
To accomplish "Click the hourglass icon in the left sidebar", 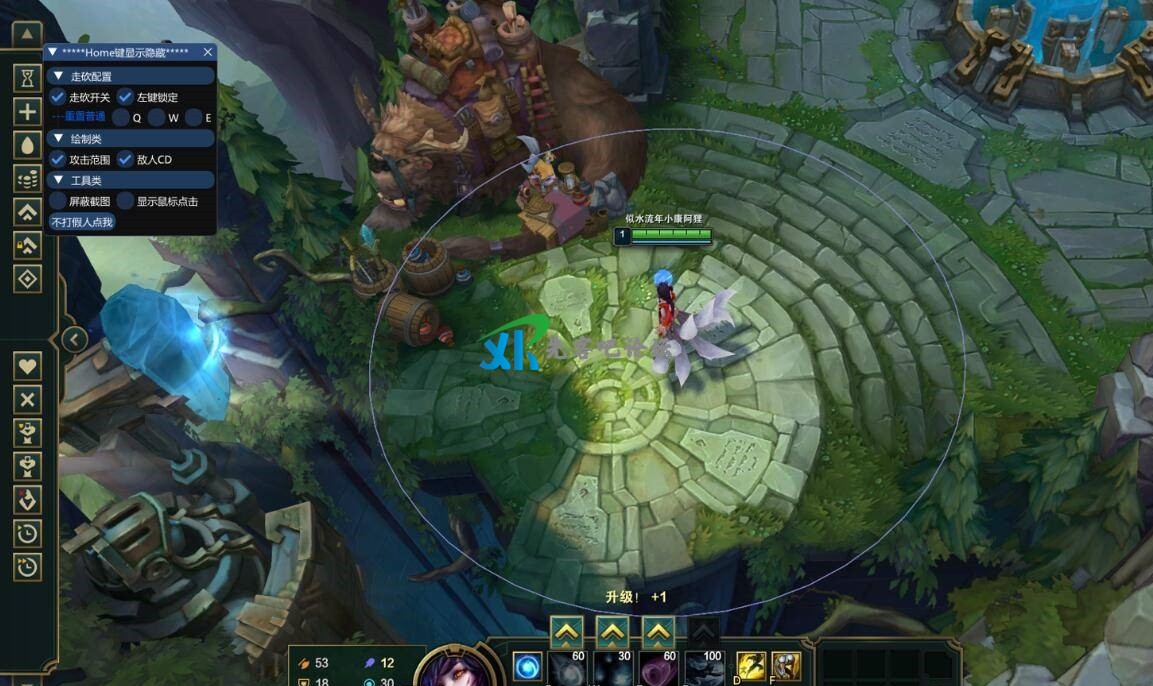I will (x=28, y=77).
